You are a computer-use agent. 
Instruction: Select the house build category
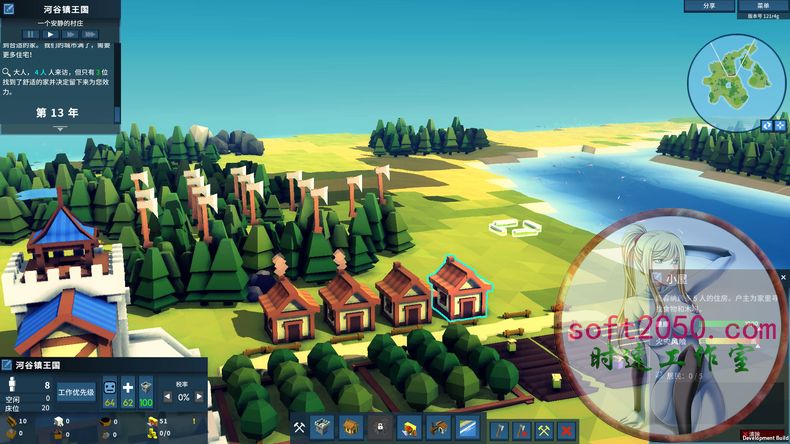click(350, 428)
